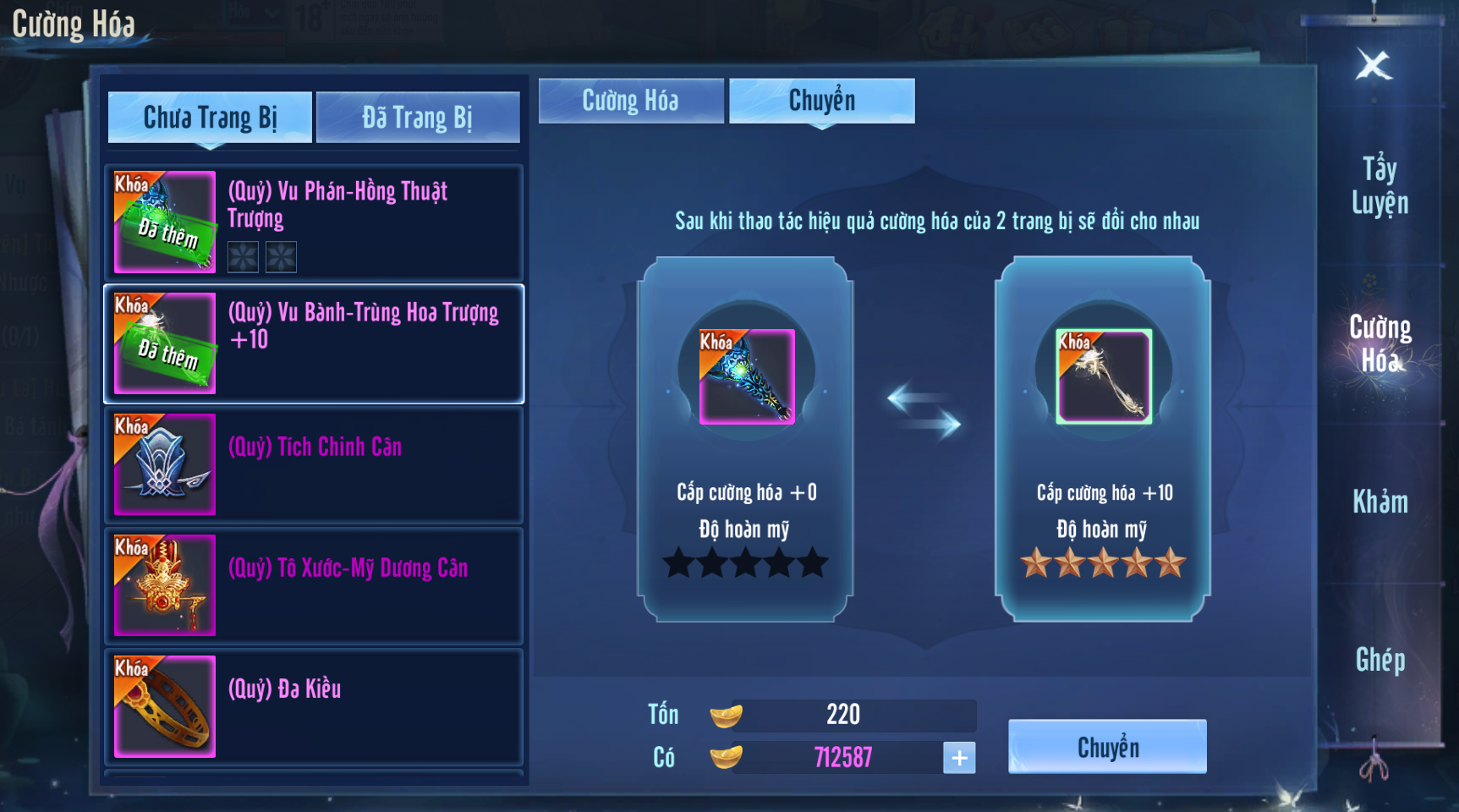1459x812 pixels.
Task: Click the right +10 staff transfer slot
Action: click(x=1104, y=376)
